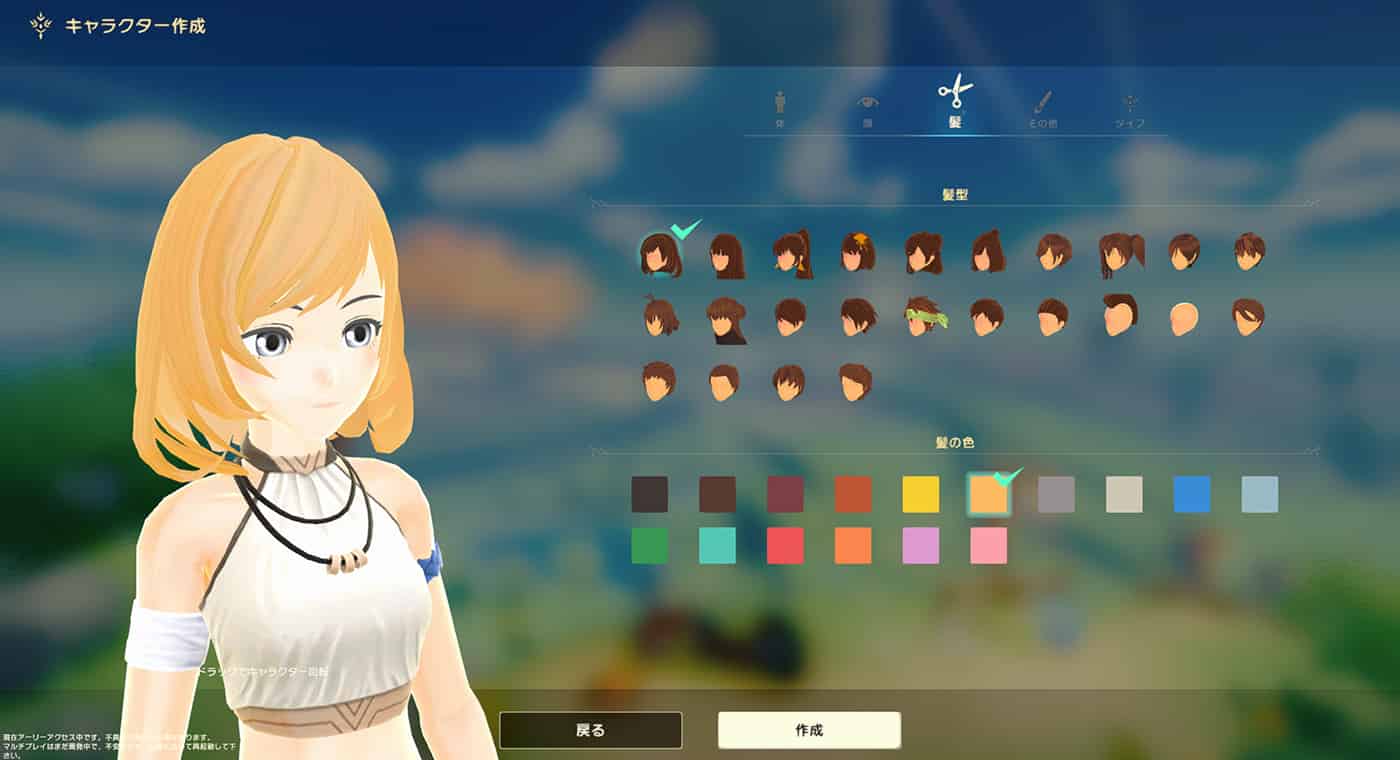Pick the dark maroon hair color swatch
This screenshot has height=760, width=1400.
click(785, 494)
